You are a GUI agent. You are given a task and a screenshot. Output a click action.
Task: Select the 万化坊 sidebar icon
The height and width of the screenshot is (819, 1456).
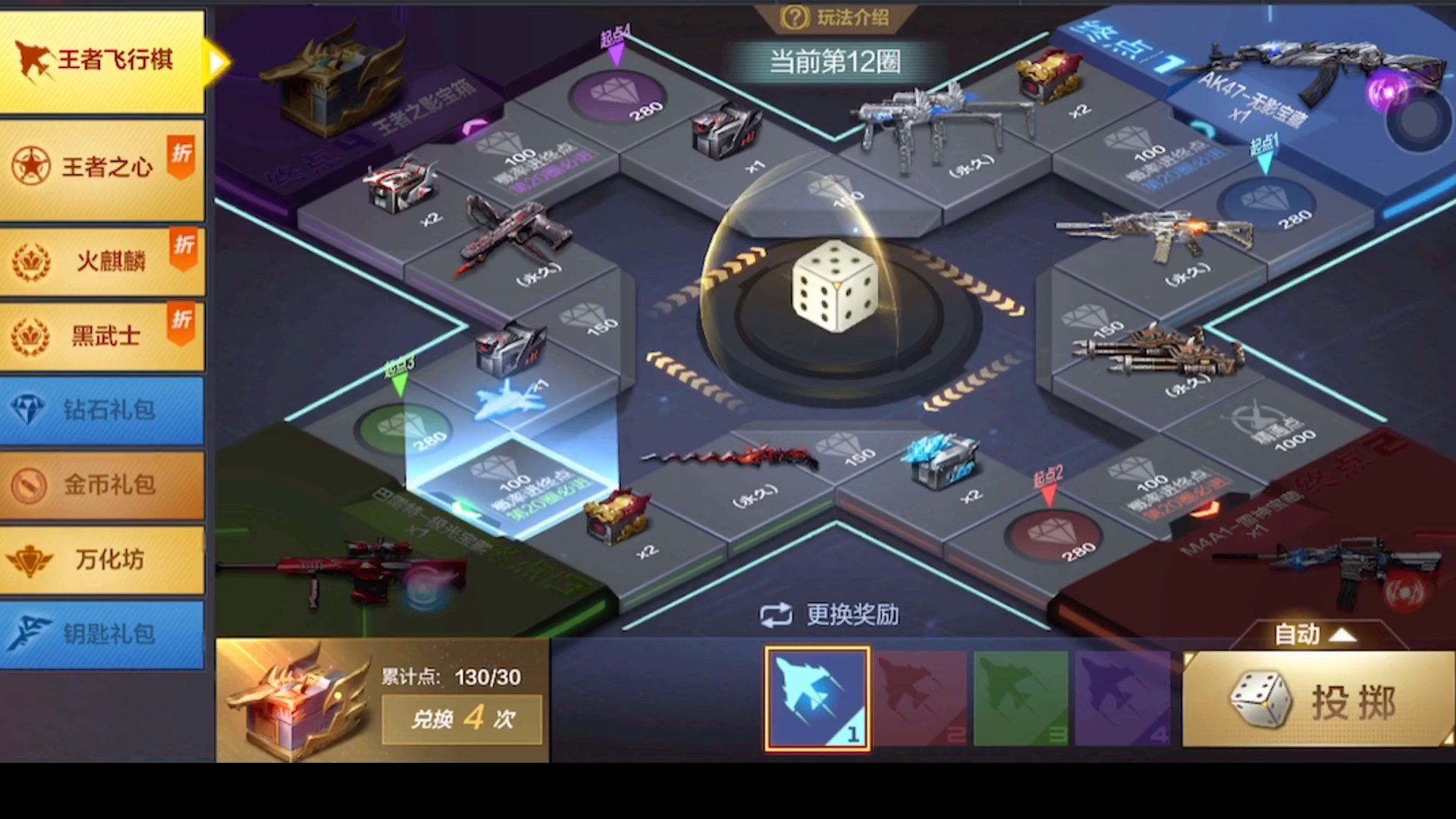tap(30, 560)
